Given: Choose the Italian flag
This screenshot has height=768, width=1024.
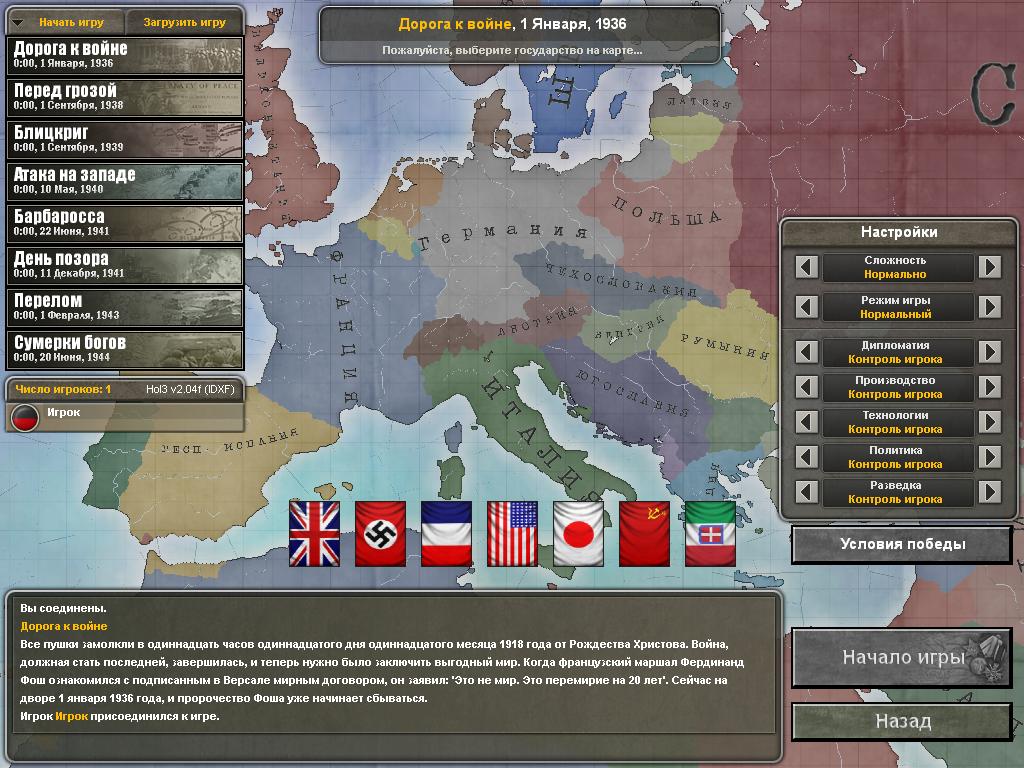Looking at the screenshot, I should pyautogui.click(x=710, y=533).
